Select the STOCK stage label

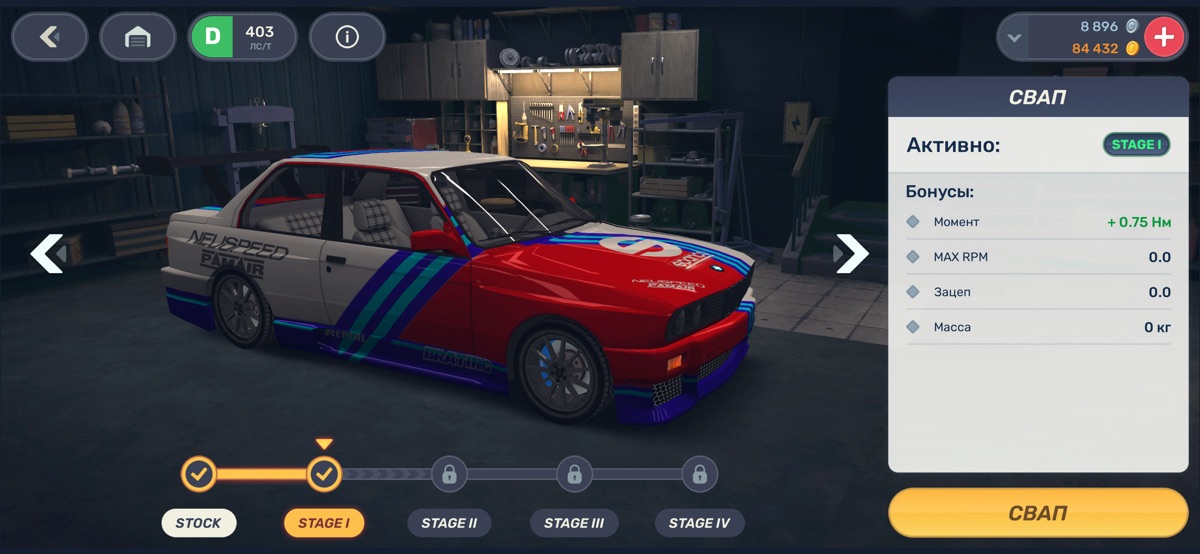coord(199,523)
